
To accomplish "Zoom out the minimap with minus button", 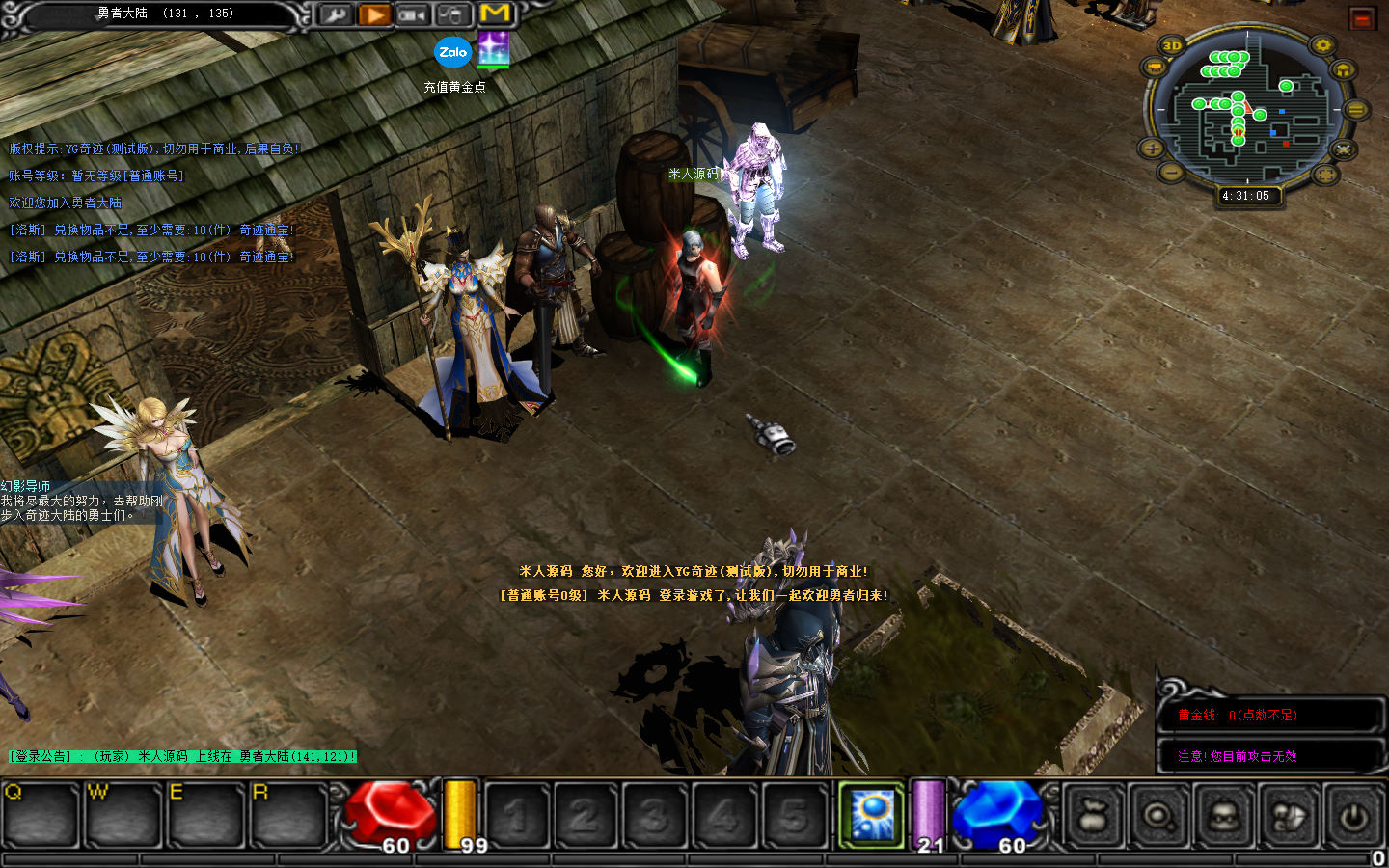I will 1171,173.
